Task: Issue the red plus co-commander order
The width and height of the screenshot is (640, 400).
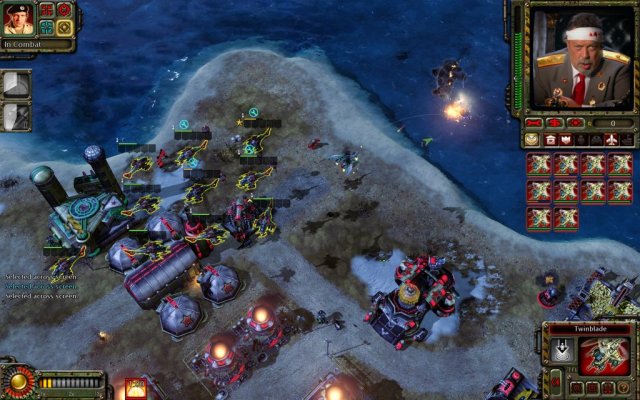Action: tap(47, 10)
